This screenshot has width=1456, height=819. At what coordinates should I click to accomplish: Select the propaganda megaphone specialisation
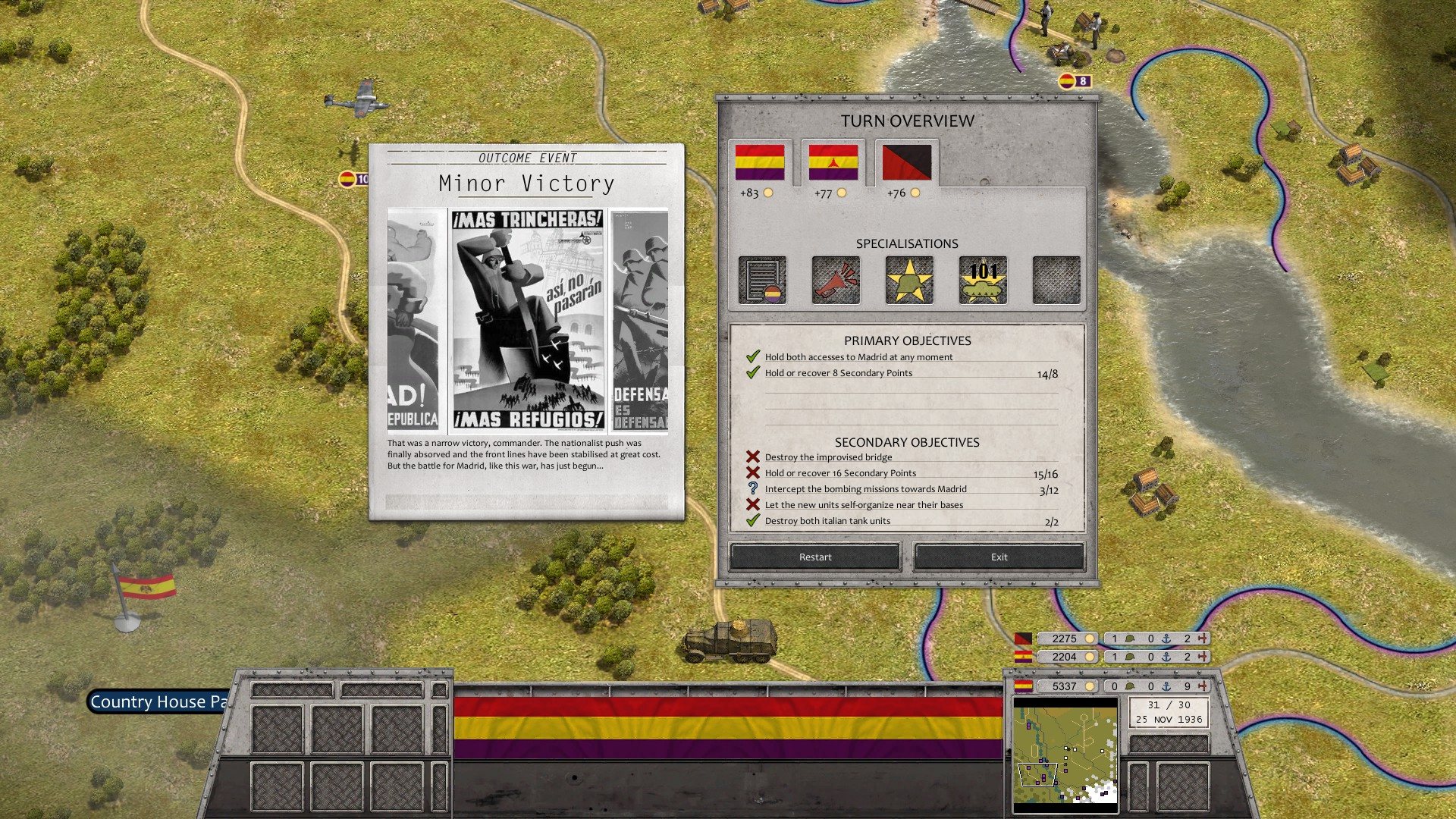coord(835,280)
